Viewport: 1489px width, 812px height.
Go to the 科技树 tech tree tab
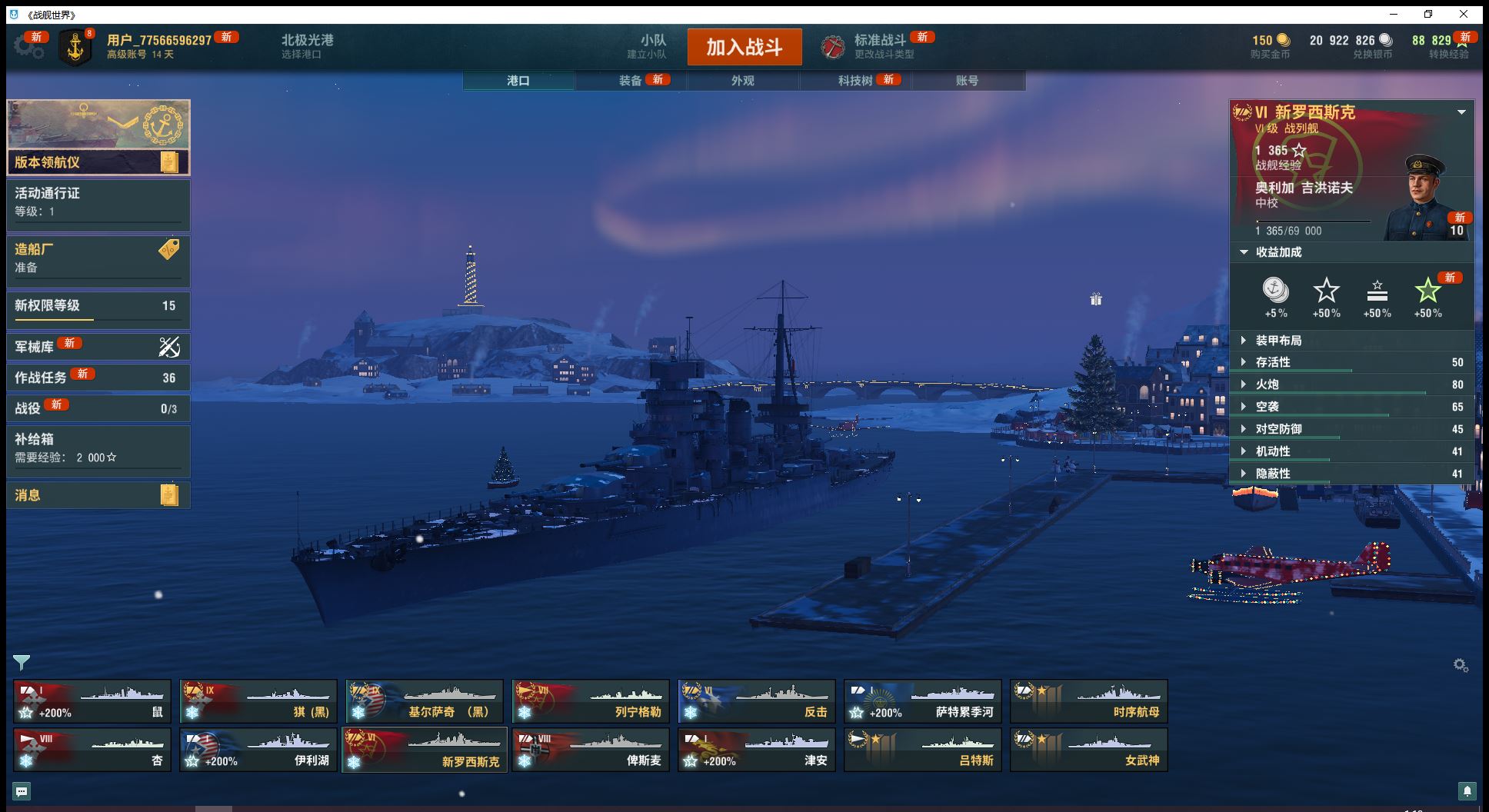pos(855,81)
